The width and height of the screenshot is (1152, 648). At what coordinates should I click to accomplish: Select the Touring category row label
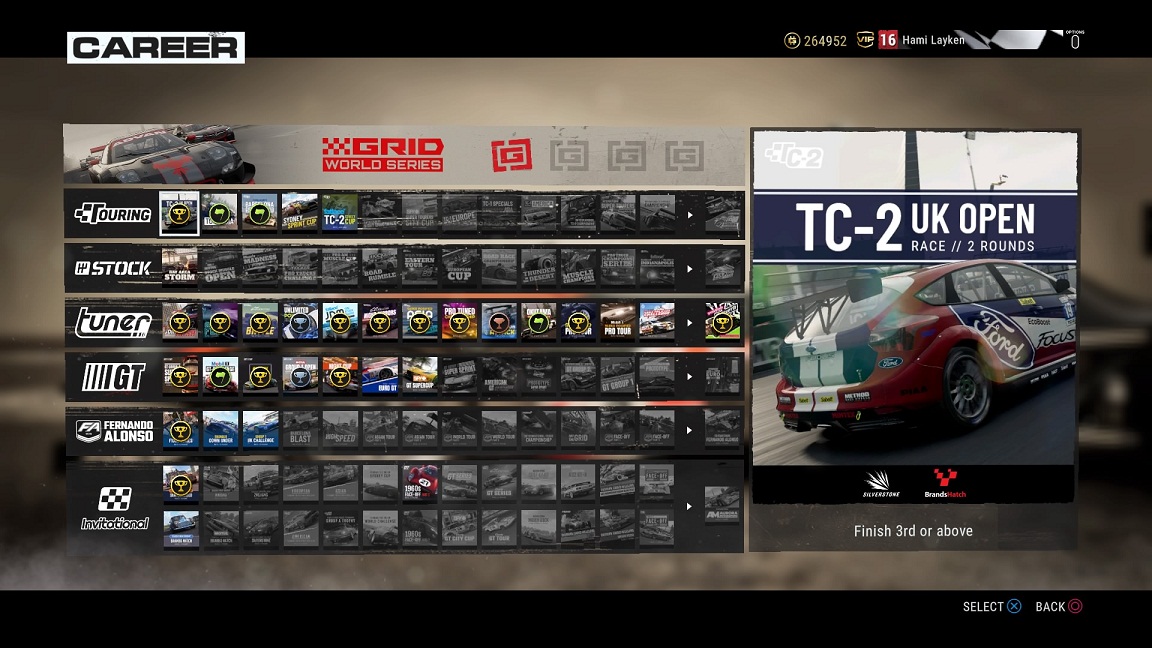(x=113, y=214)
